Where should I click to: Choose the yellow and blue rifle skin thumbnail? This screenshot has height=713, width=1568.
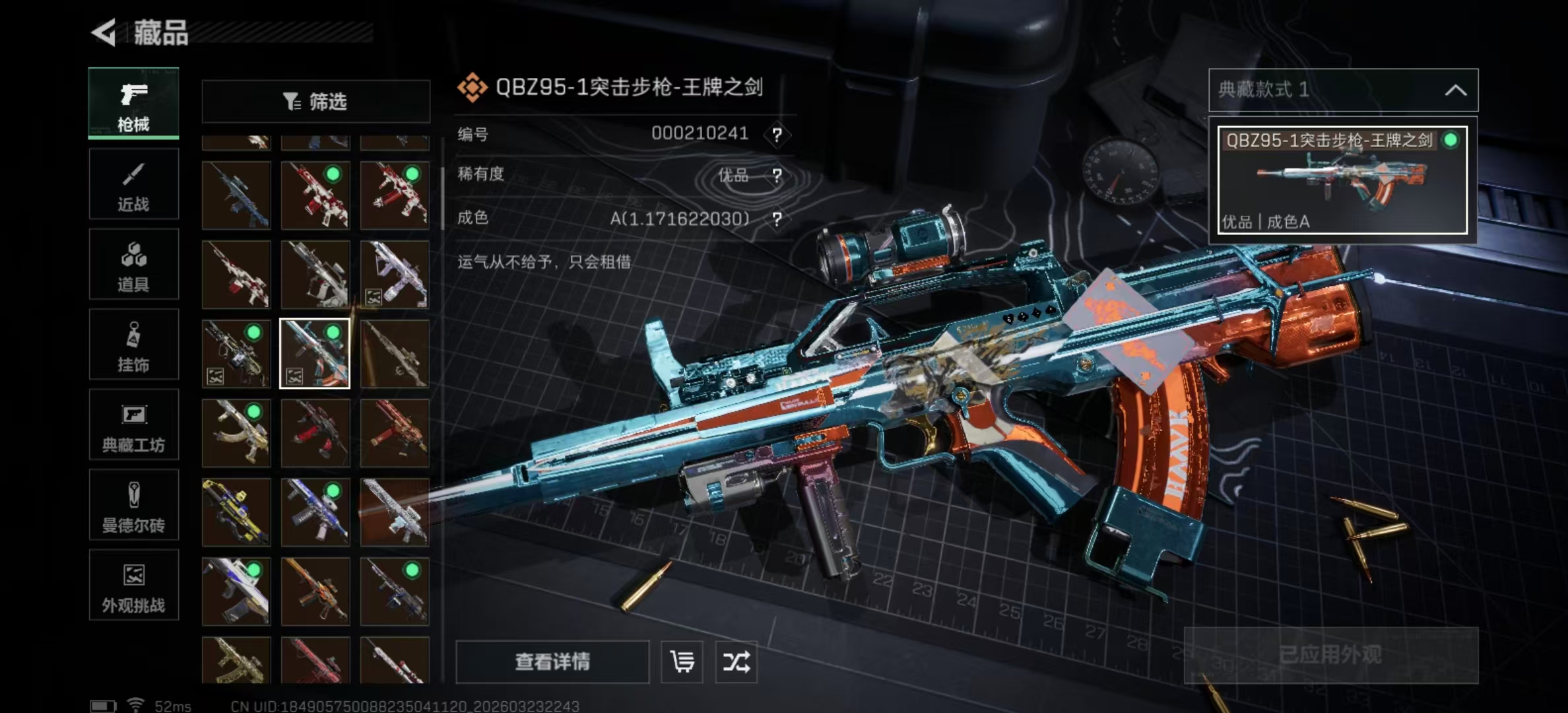point(236,512)
